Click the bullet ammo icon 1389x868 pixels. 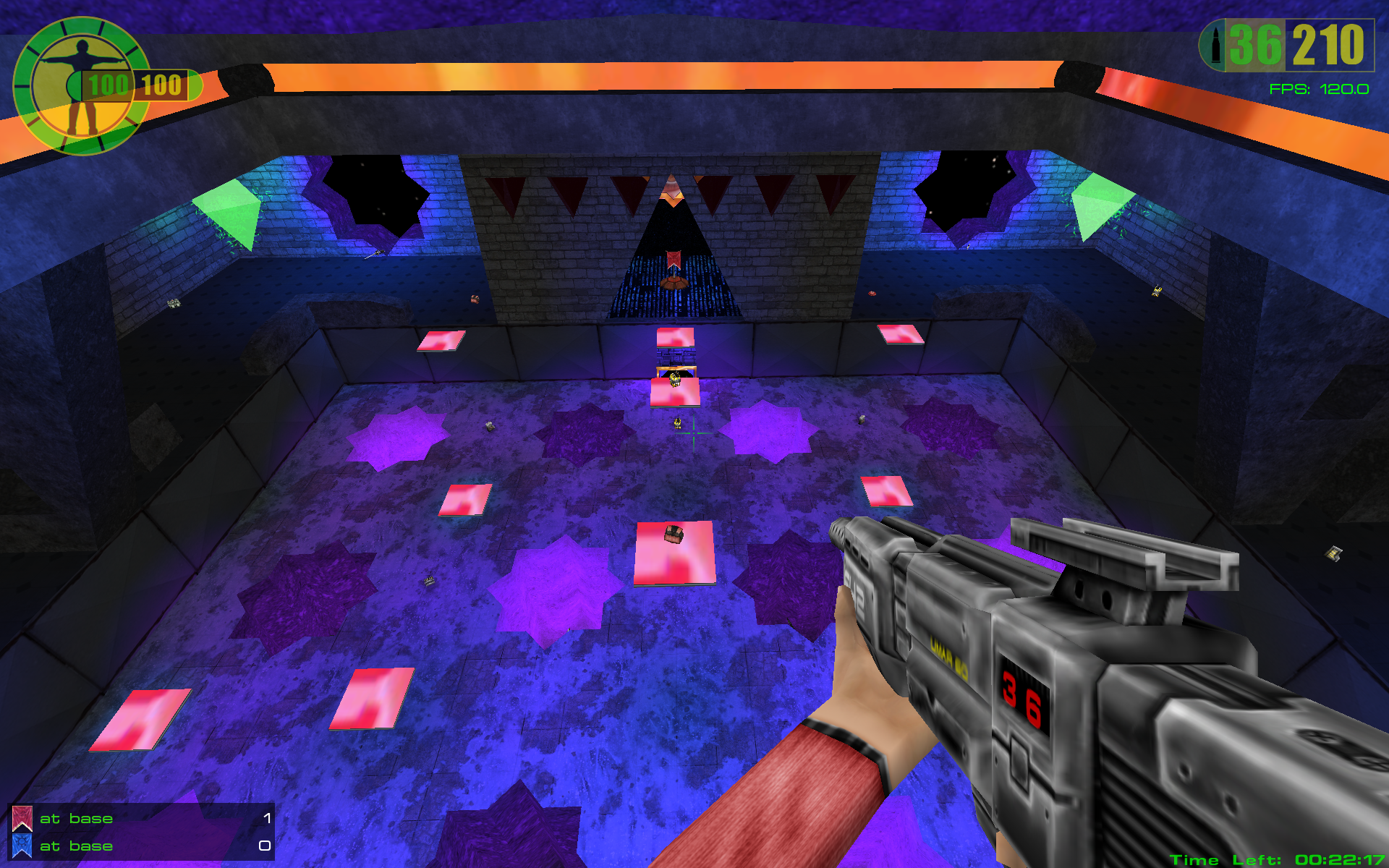[x=1215, y=46]
